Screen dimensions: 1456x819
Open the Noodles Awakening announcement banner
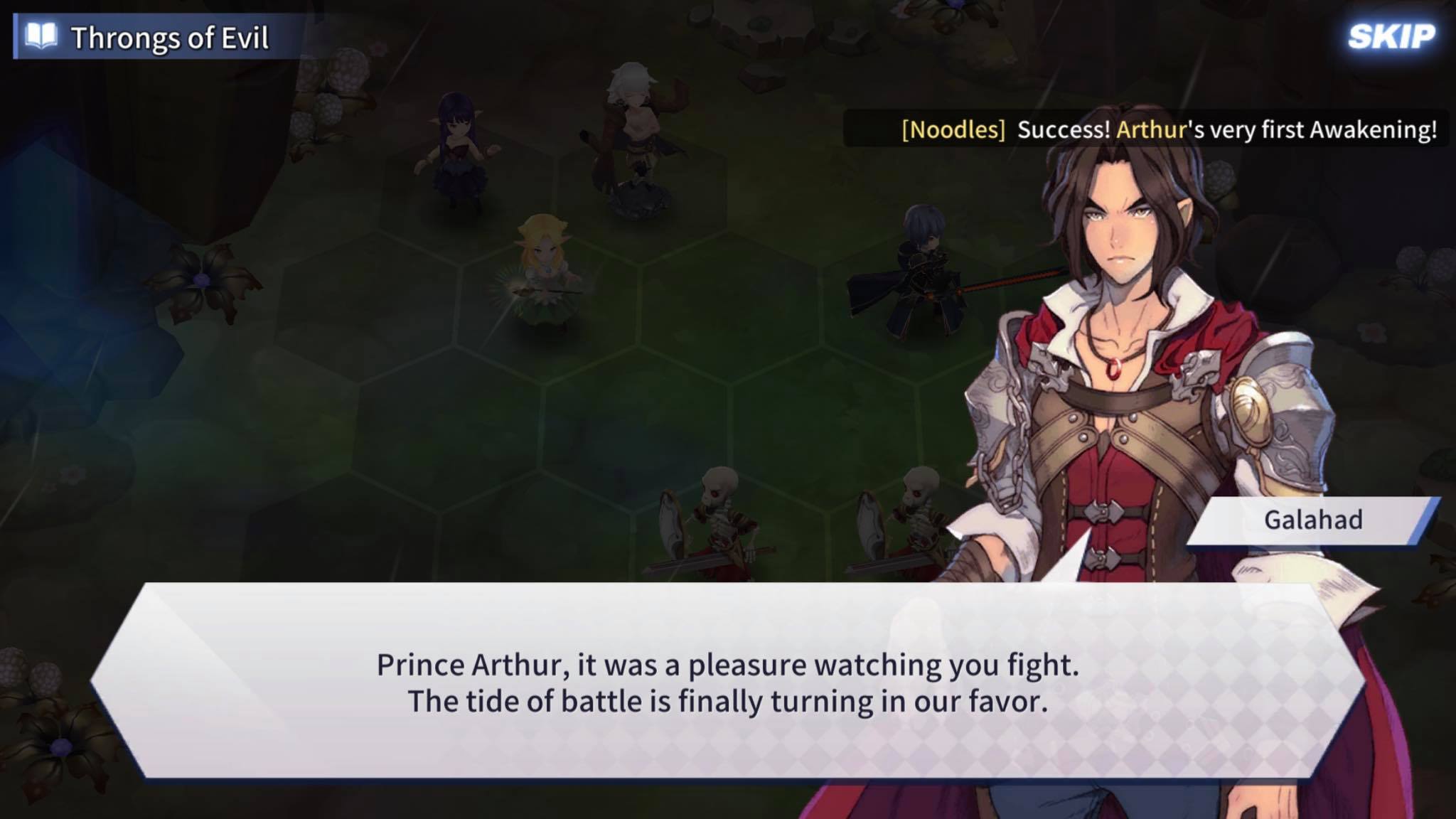(x=1167, y=129)
